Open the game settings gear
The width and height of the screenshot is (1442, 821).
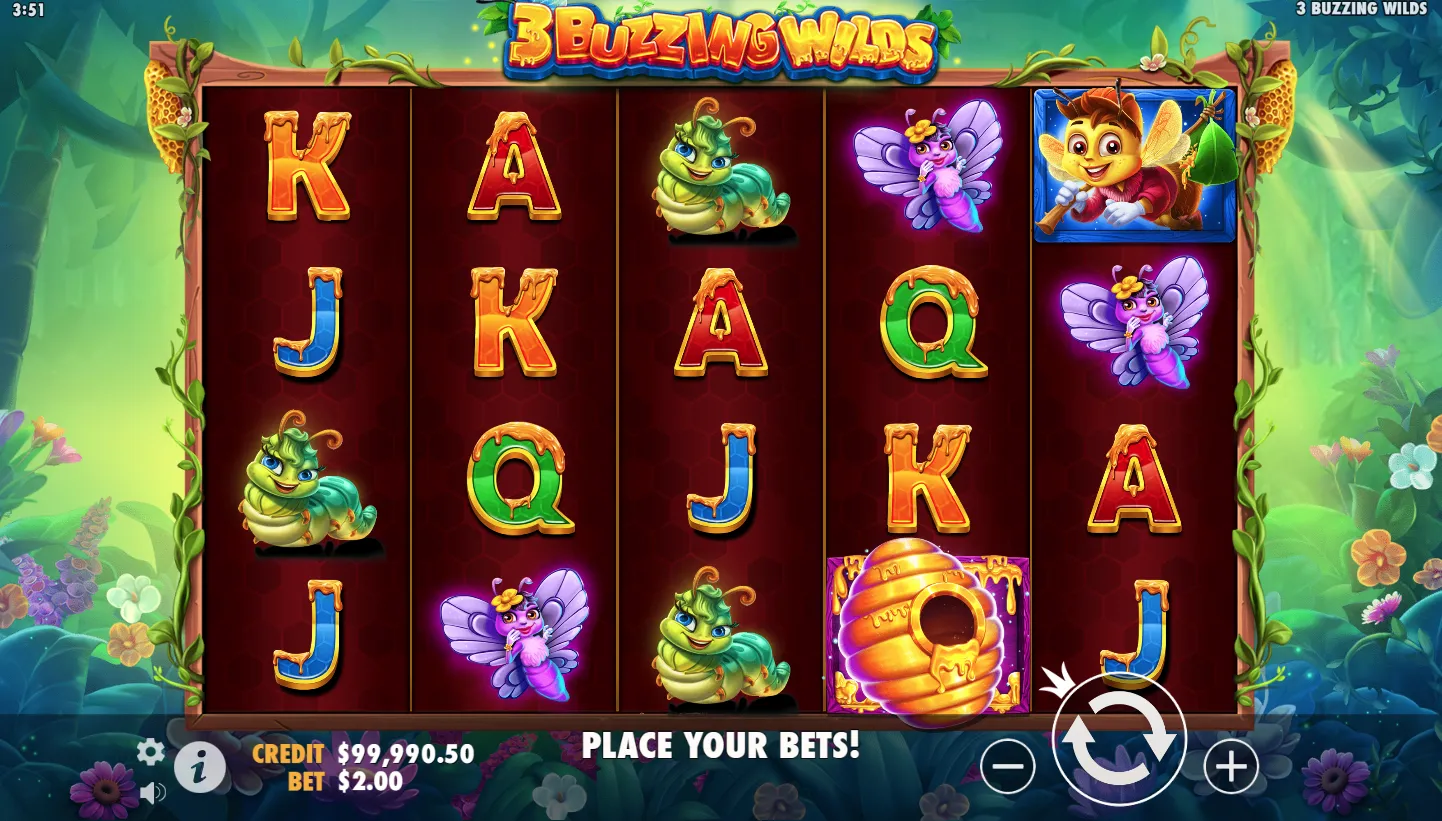point(150,751)
